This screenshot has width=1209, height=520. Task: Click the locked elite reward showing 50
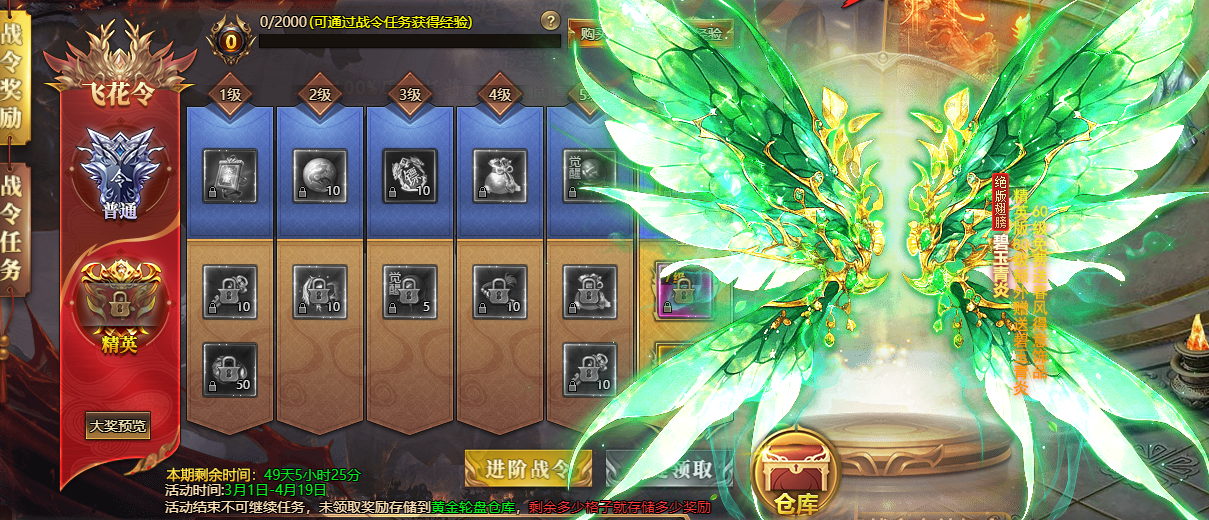pyautogui.click(x=230, y=370)
